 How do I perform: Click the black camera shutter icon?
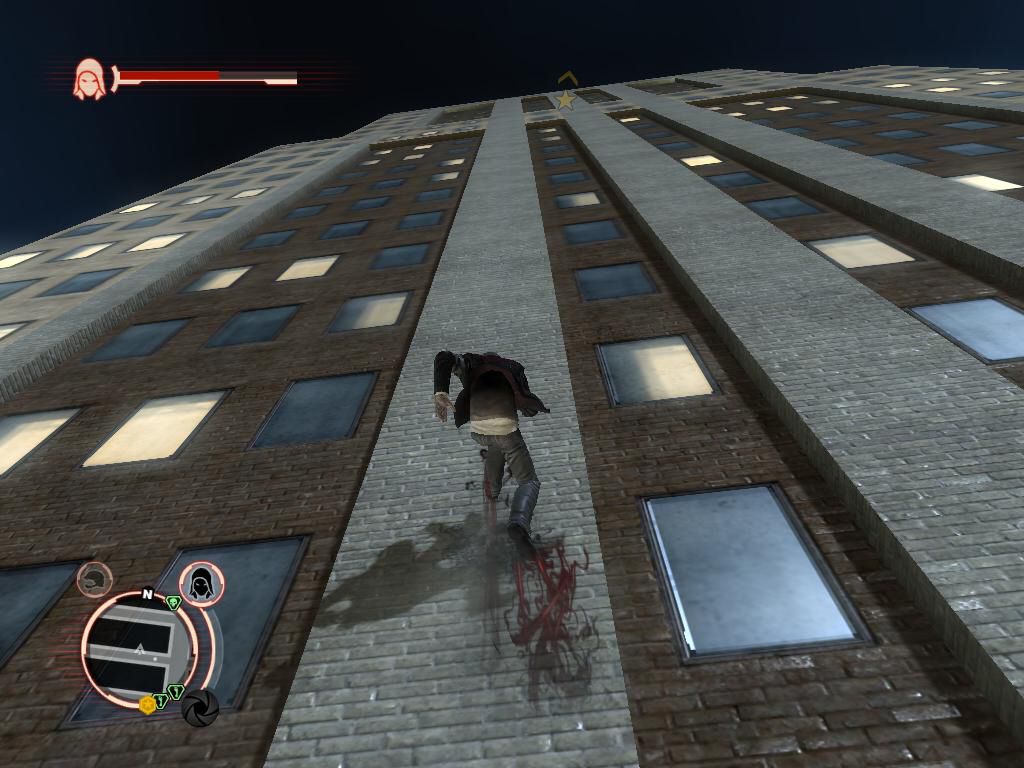[x=200, y=708]
